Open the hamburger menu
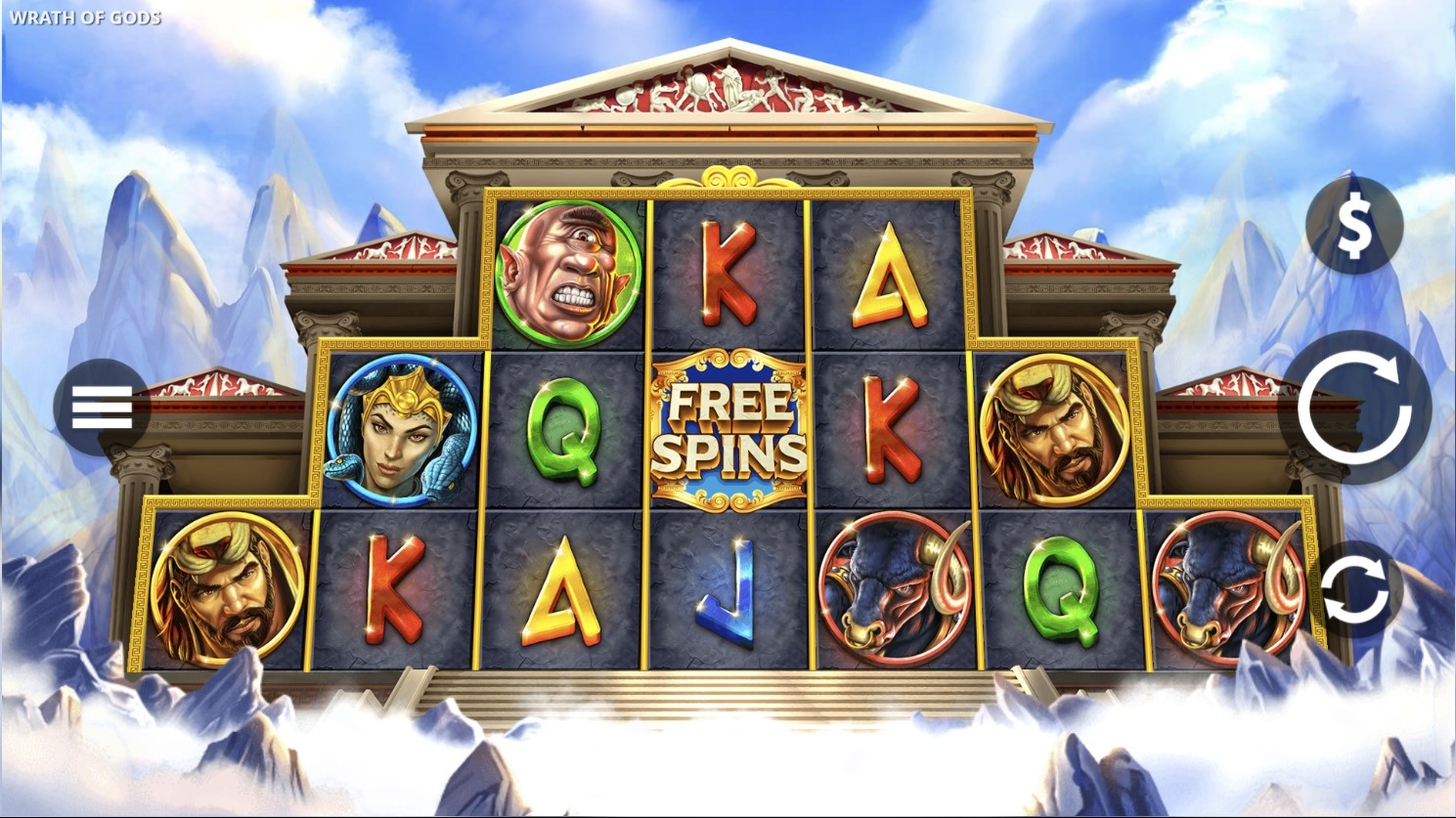 102,408
